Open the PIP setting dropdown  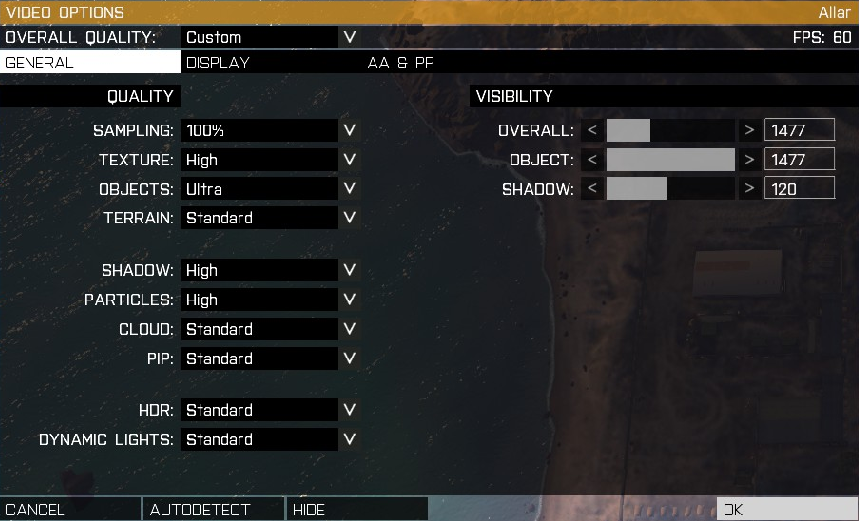point(270,358)
